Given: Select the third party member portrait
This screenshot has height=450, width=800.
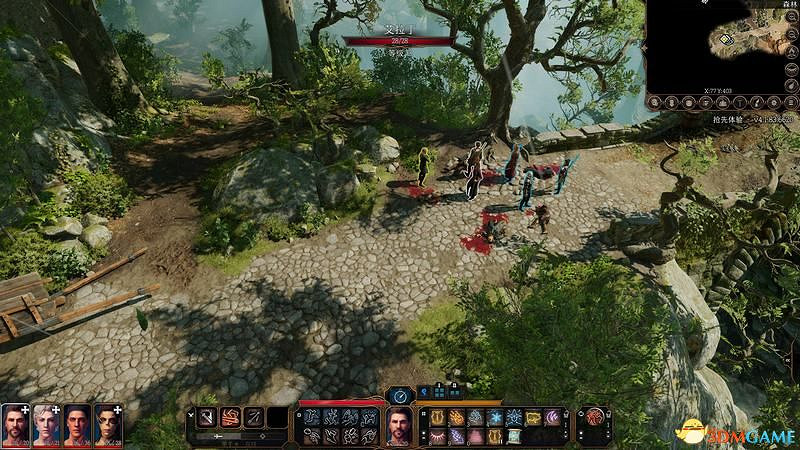Looking at the screenshot, I should tap(77, 425).
